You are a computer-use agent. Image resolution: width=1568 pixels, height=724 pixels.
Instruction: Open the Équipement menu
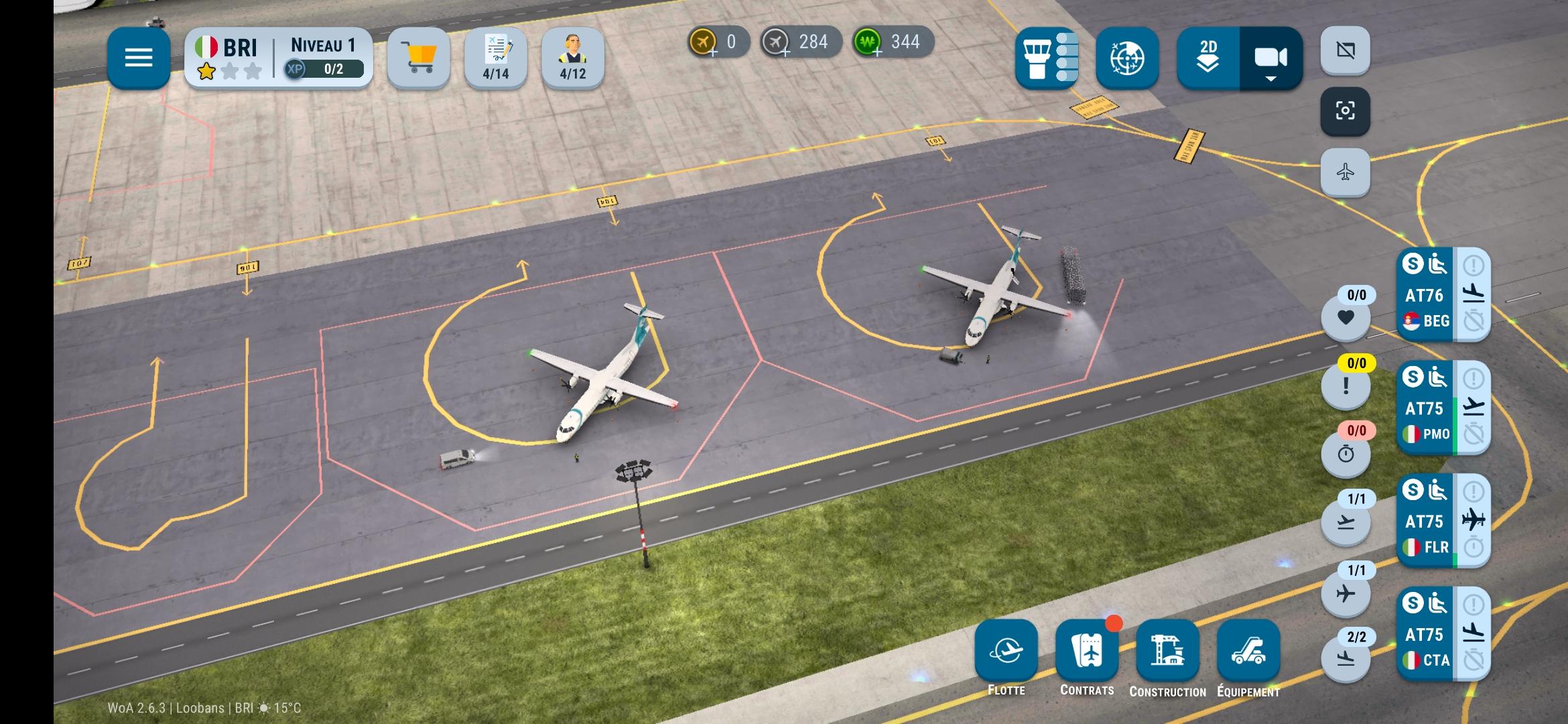click(1248, 652)
